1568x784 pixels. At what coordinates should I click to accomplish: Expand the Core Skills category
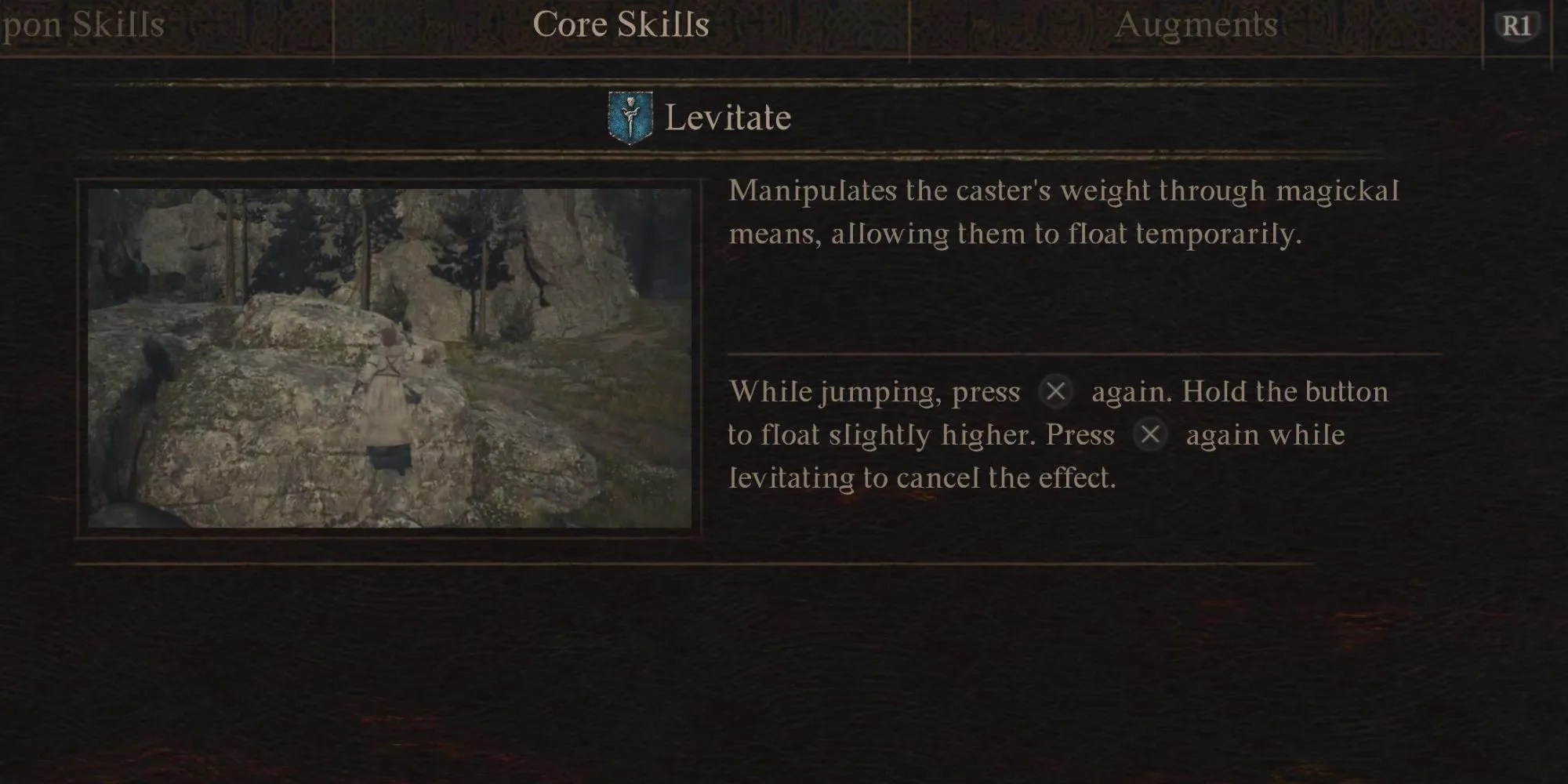622,24
